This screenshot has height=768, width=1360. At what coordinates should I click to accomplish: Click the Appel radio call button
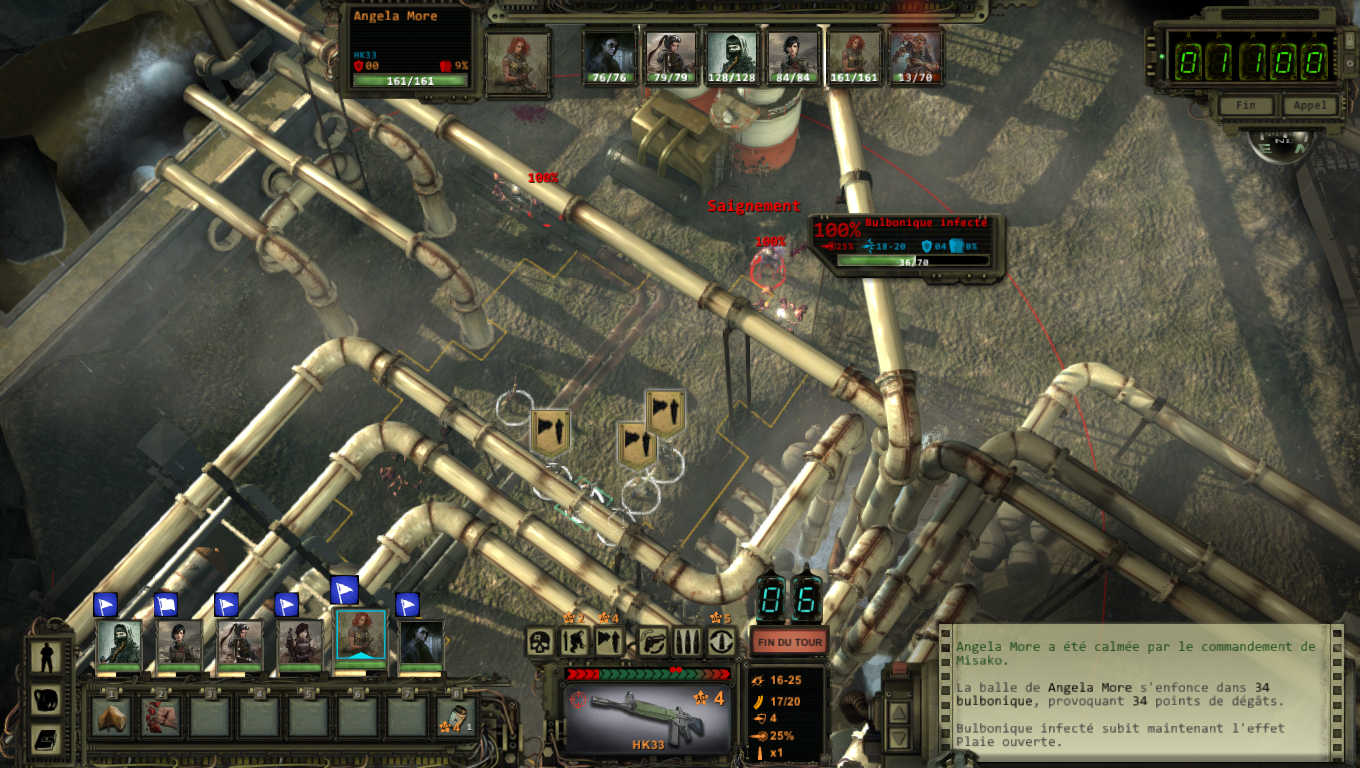click(1310, 105)
